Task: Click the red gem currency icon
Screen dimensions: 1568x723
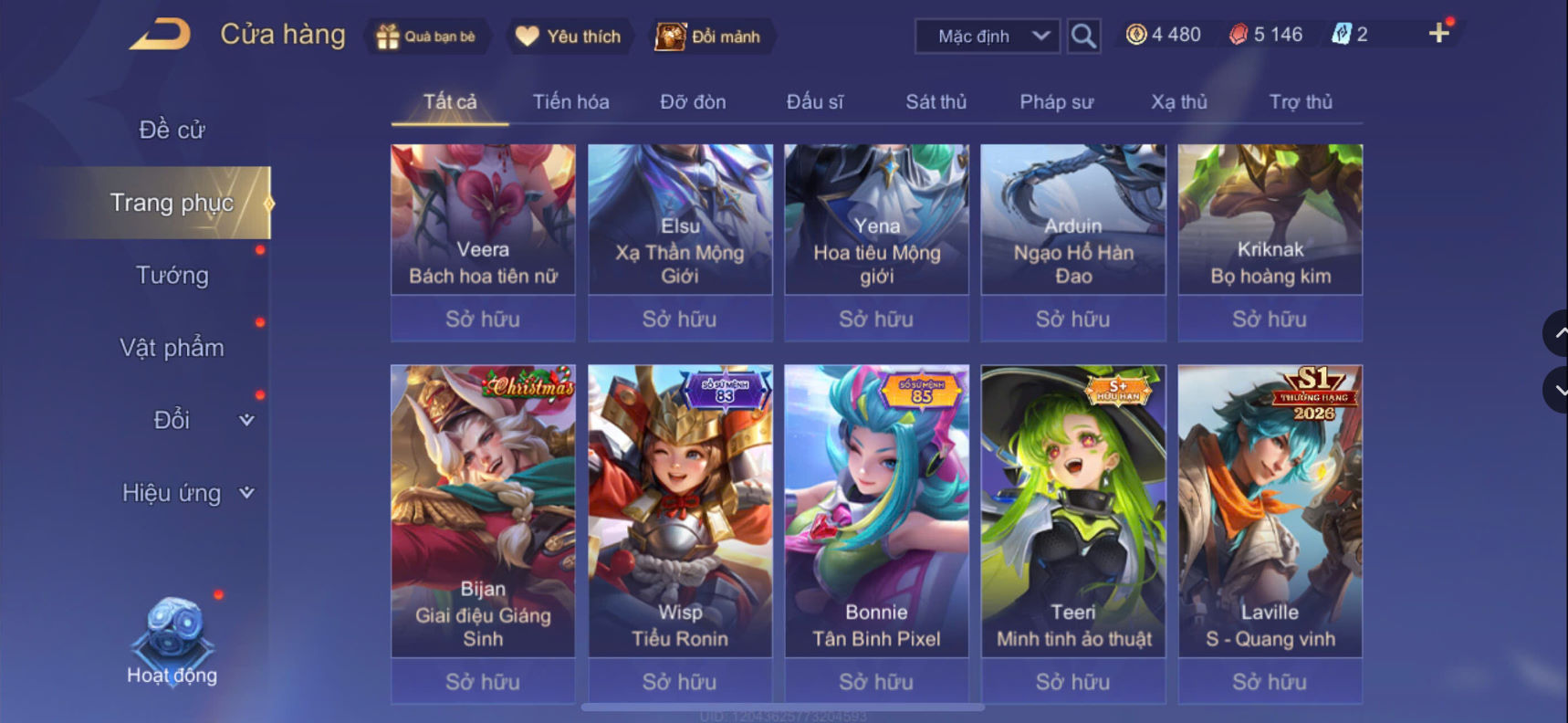Action: (1234, 34)
